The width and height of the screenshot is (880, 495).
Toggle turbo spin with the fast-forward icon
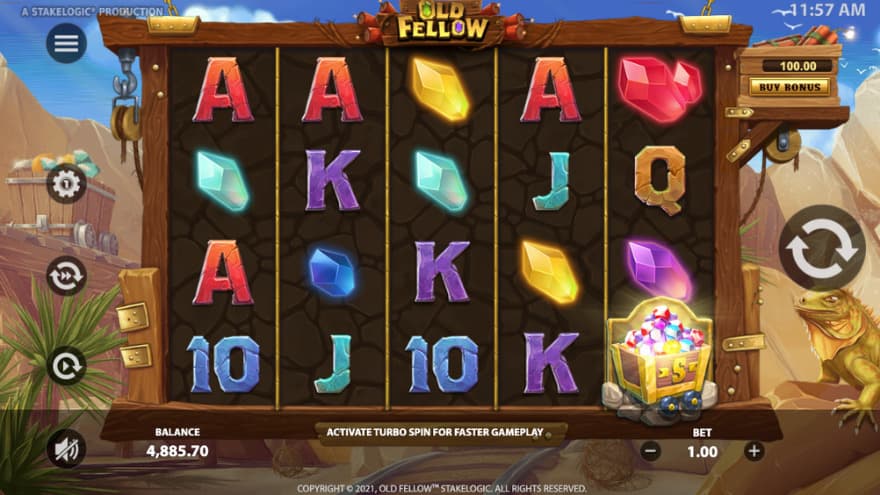click(x=66, y=276)
